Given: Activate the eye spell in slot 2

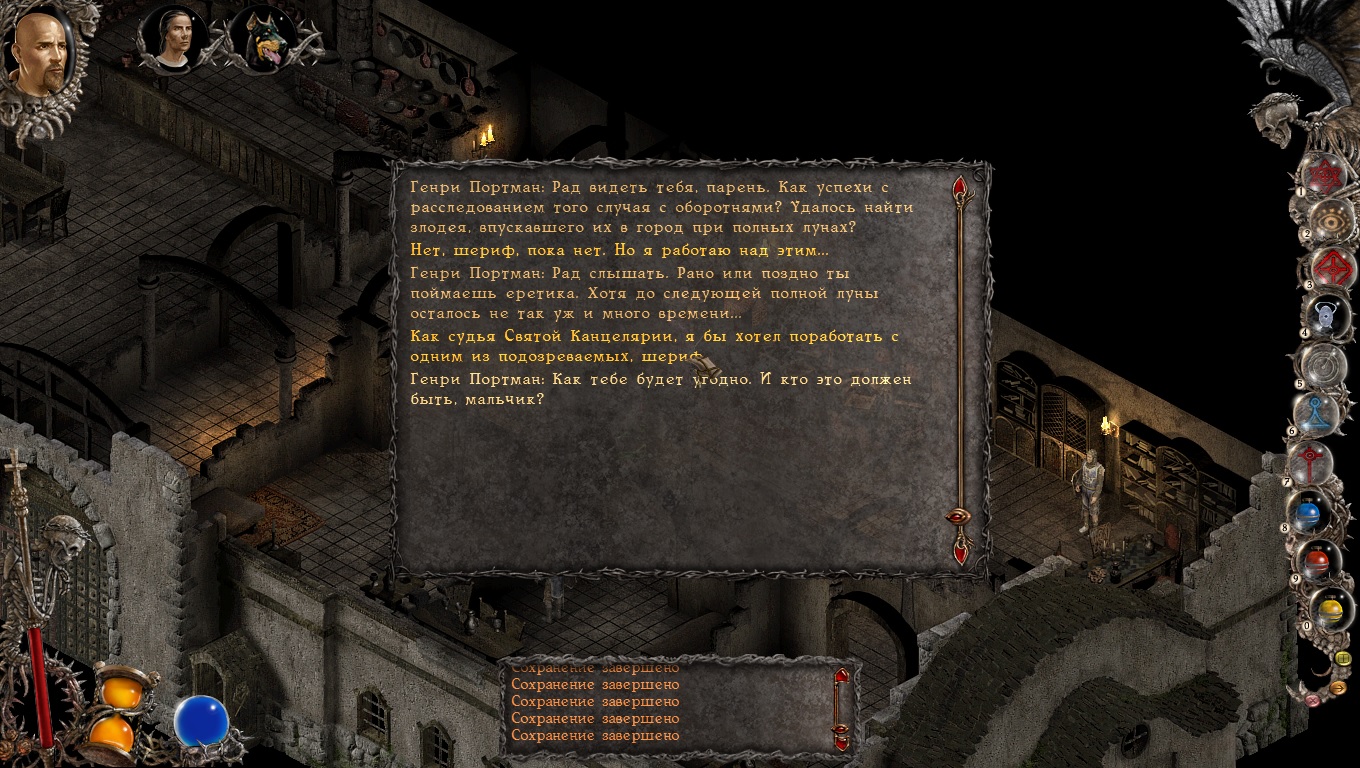Looking at the screenshot, I should tap(1331, 222).
